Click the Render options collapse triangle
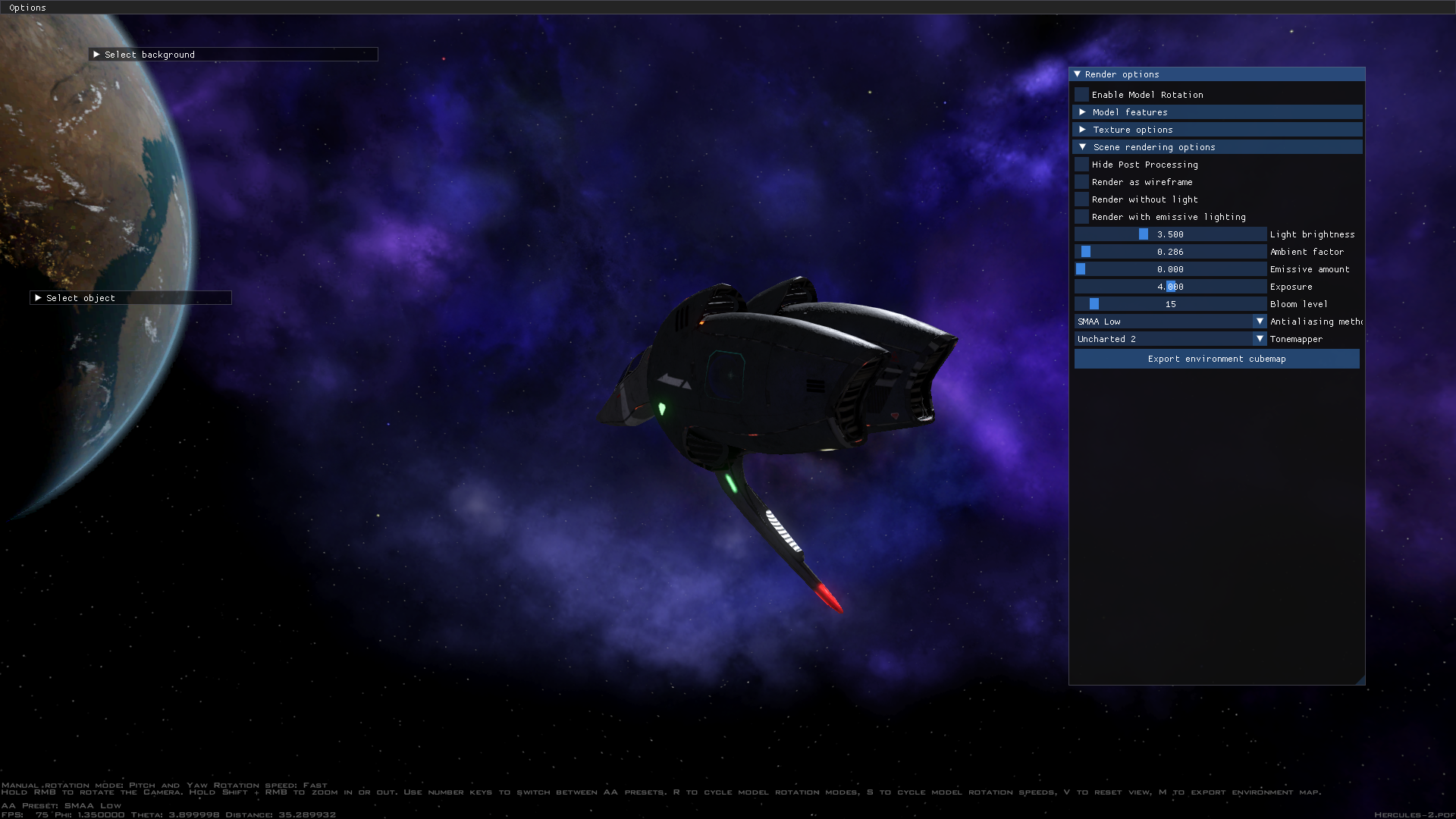This screenshot has width=1456, height=819. click(x=1078, y=74)
